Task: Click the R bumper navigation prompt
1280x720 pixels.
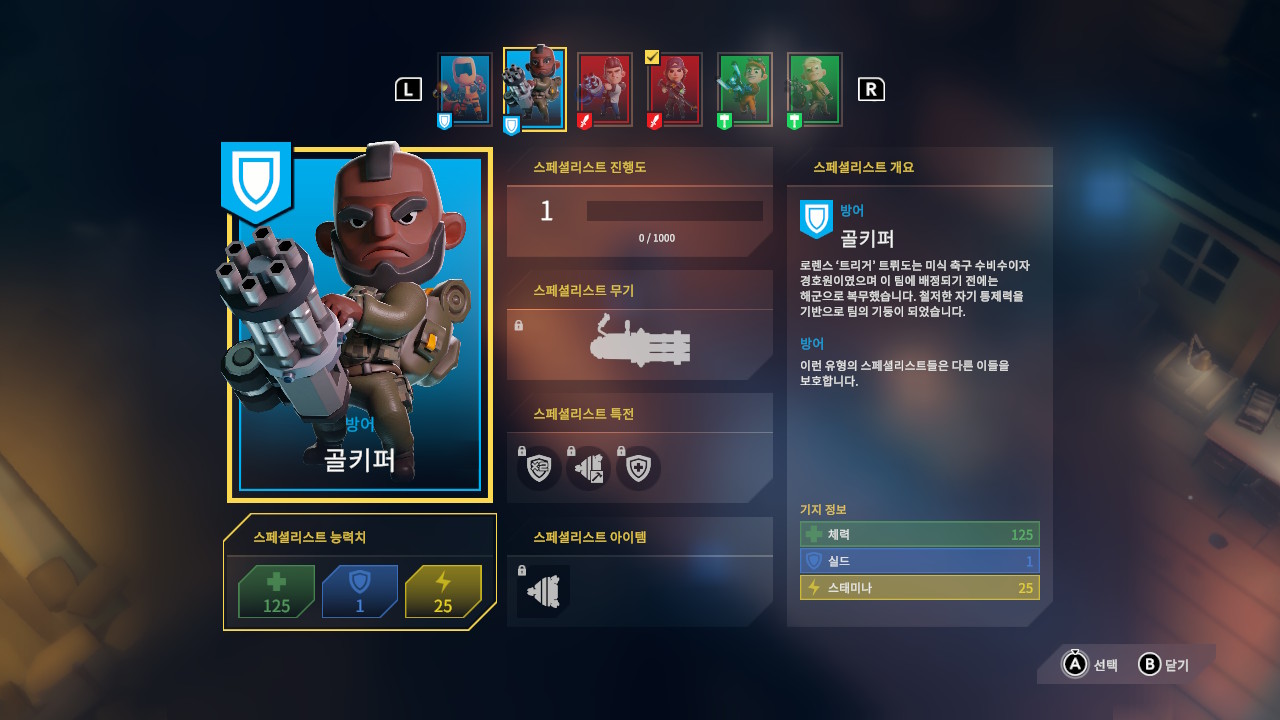Action: tap(872, 89)
